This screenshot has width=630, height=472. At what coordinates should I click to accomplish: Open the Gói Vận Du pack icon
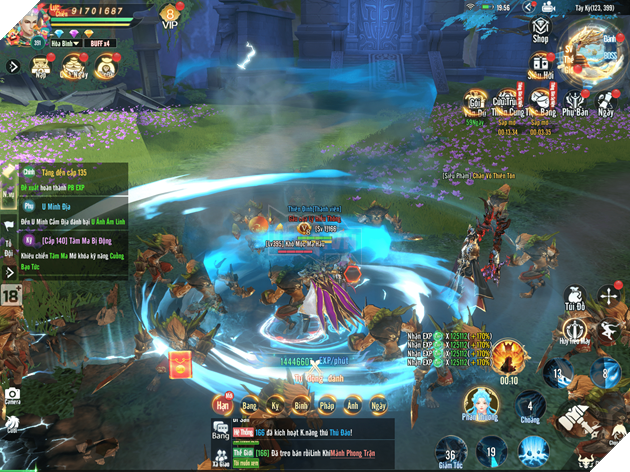[x=477, y=103]
